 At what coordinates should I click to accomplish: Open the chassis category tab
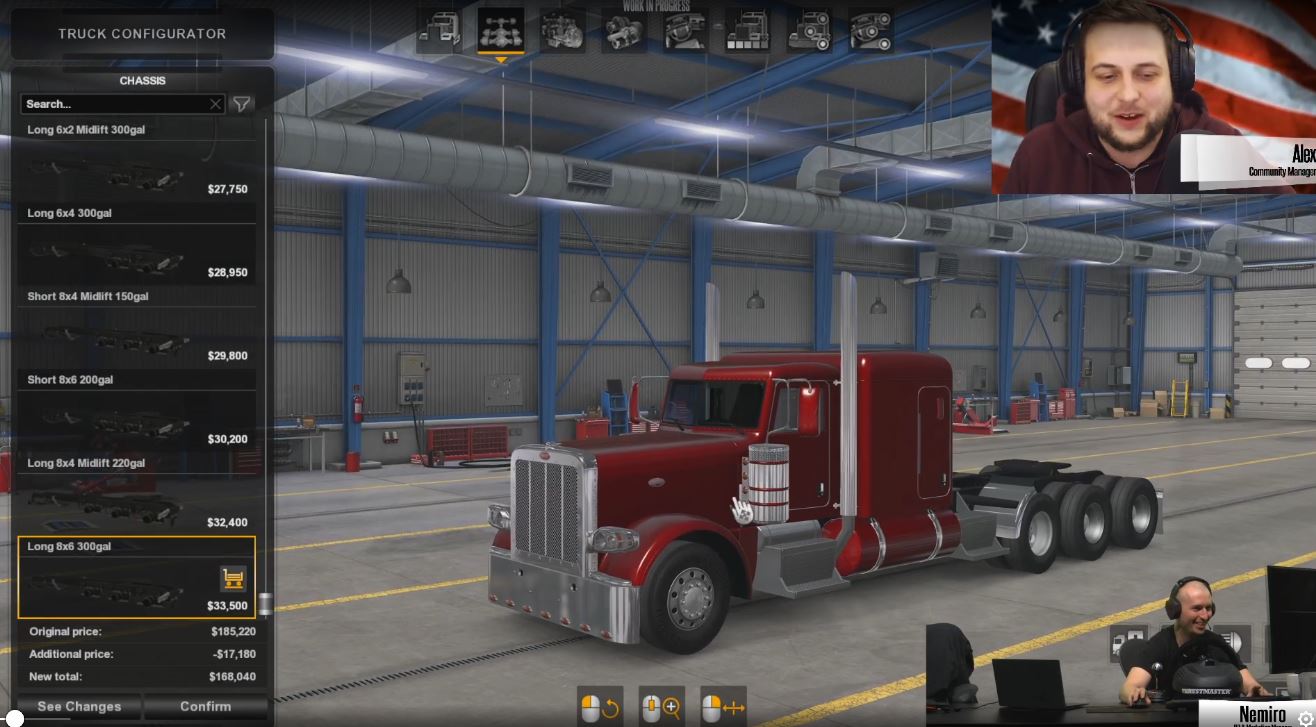pyautogui.click(x=500, y=30)
